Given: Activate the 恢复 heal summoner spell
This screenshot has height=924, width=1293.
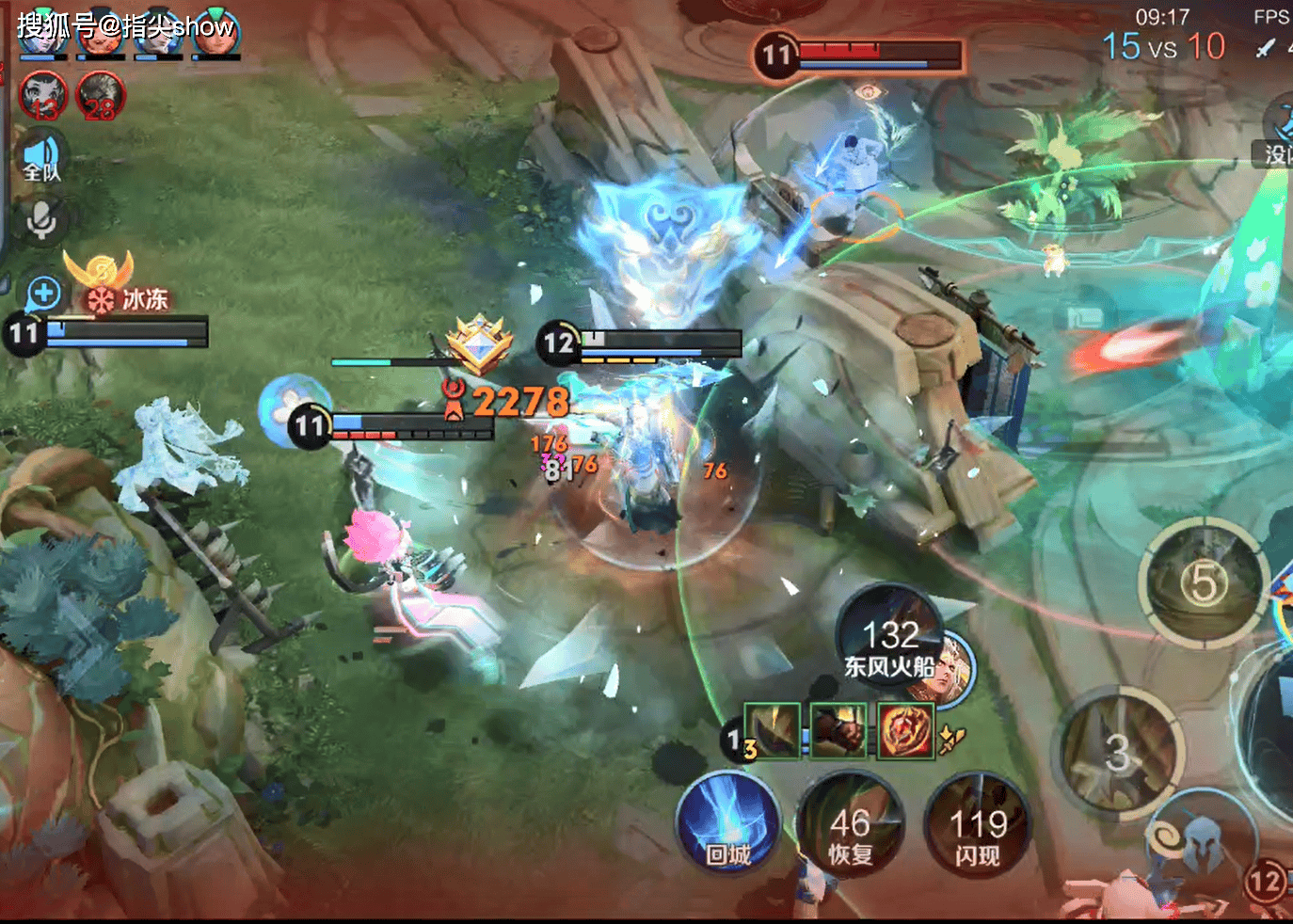Looking at the screenshot, I should 850,827.
